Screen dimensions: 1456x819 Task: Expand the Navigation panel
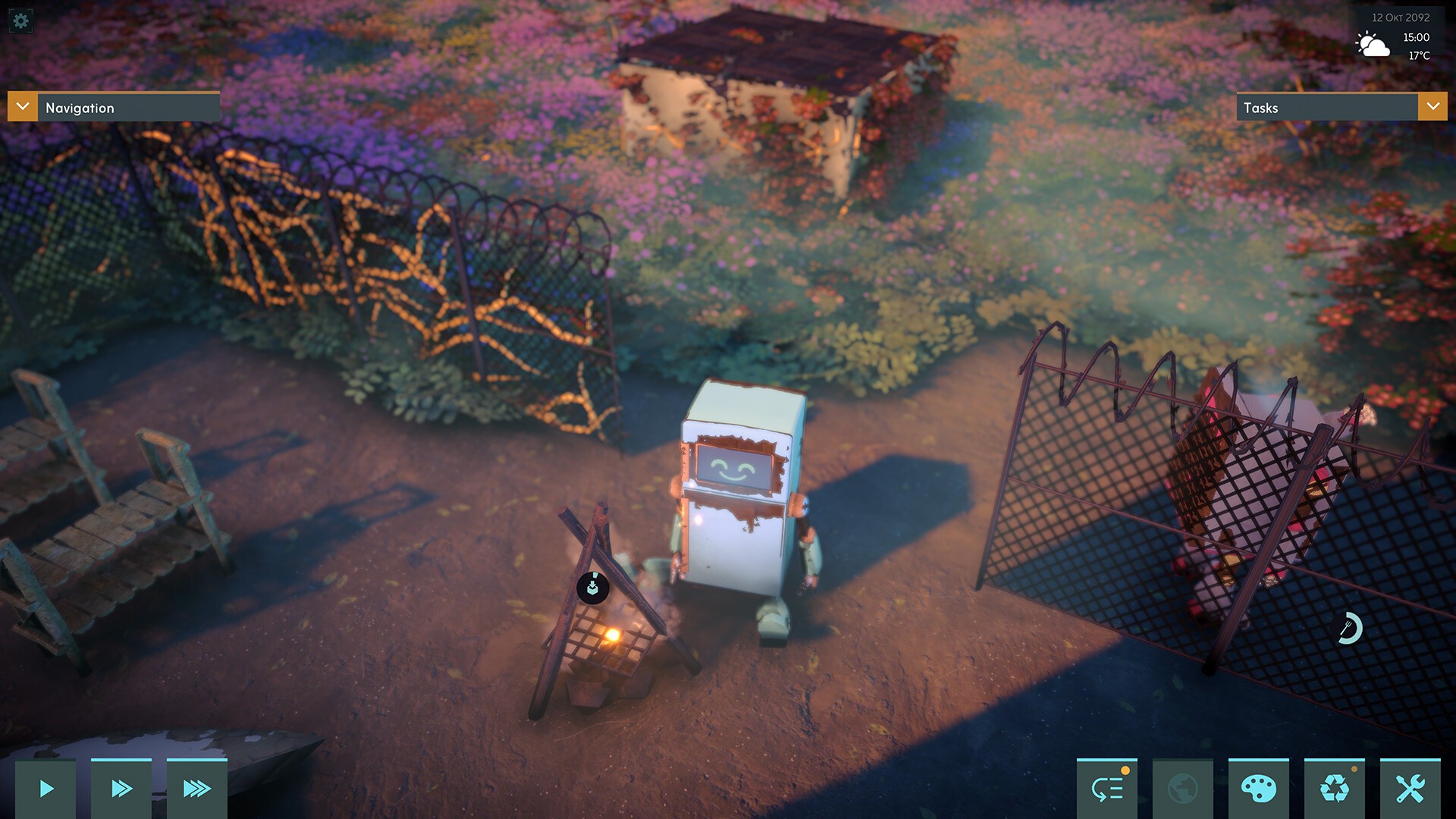click(x=23, y=107)
